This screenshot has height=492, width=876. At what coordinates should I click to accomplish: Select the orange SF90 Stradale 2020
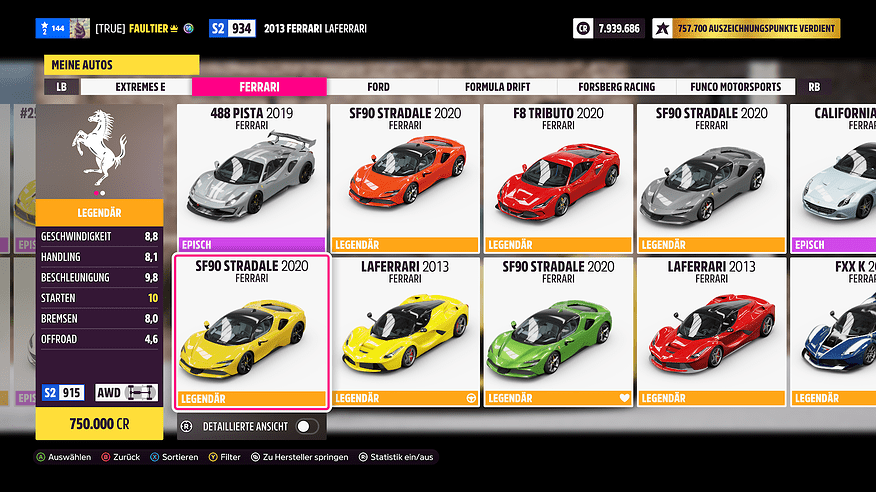click(x=405, y=177)
